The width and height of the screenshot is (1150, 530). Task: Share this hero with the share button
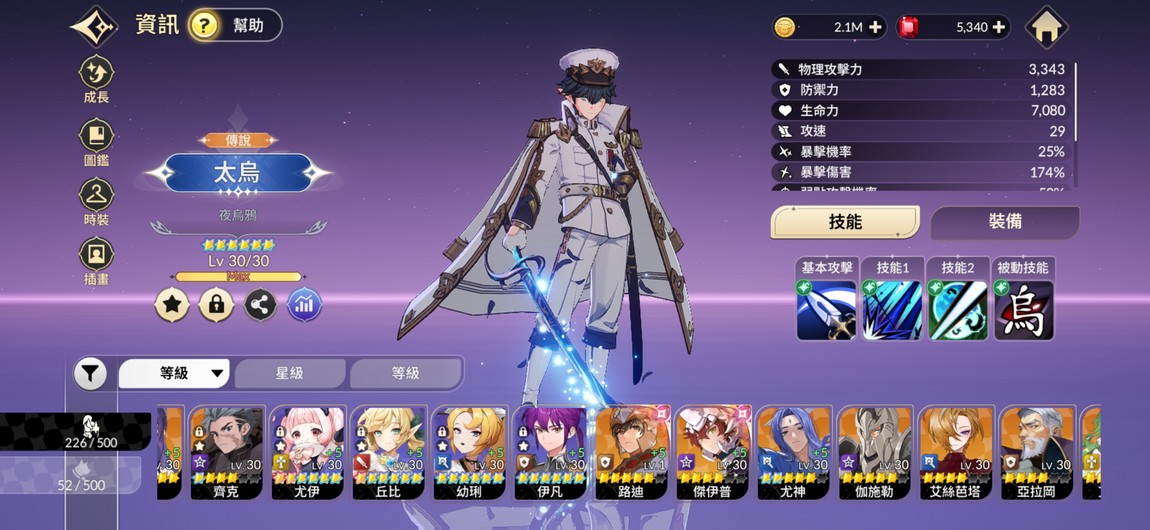click(x=260, y=305)
